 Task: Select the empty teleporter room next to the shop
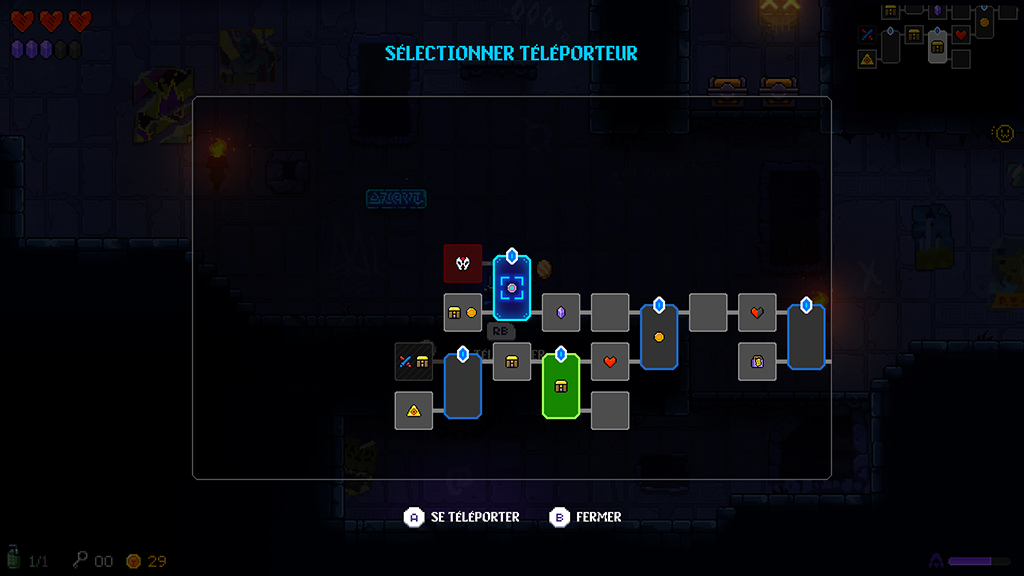(806, 337)
